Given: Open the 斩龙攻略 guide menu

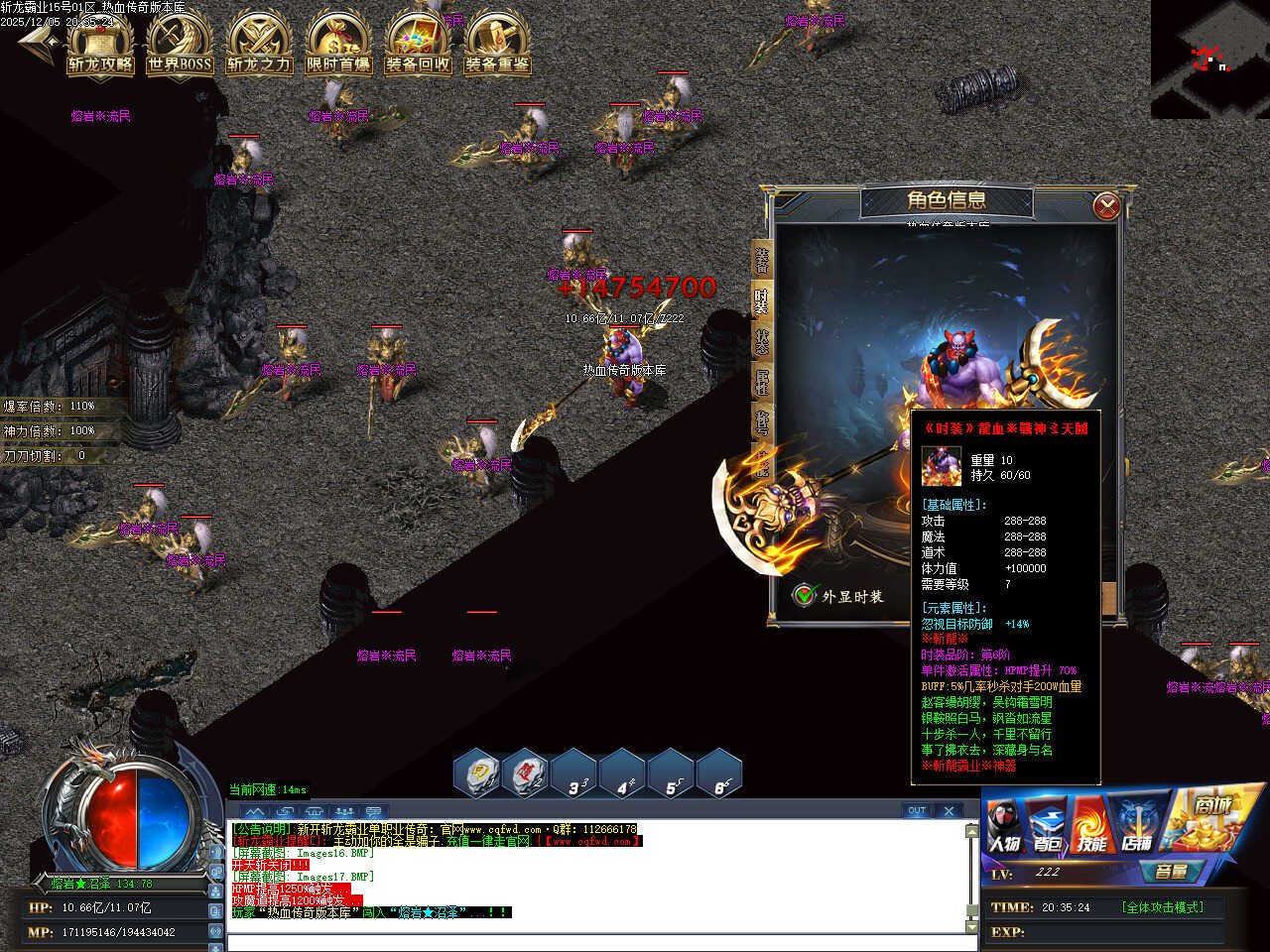Looking at the screenshot, I should pos(100,46).
